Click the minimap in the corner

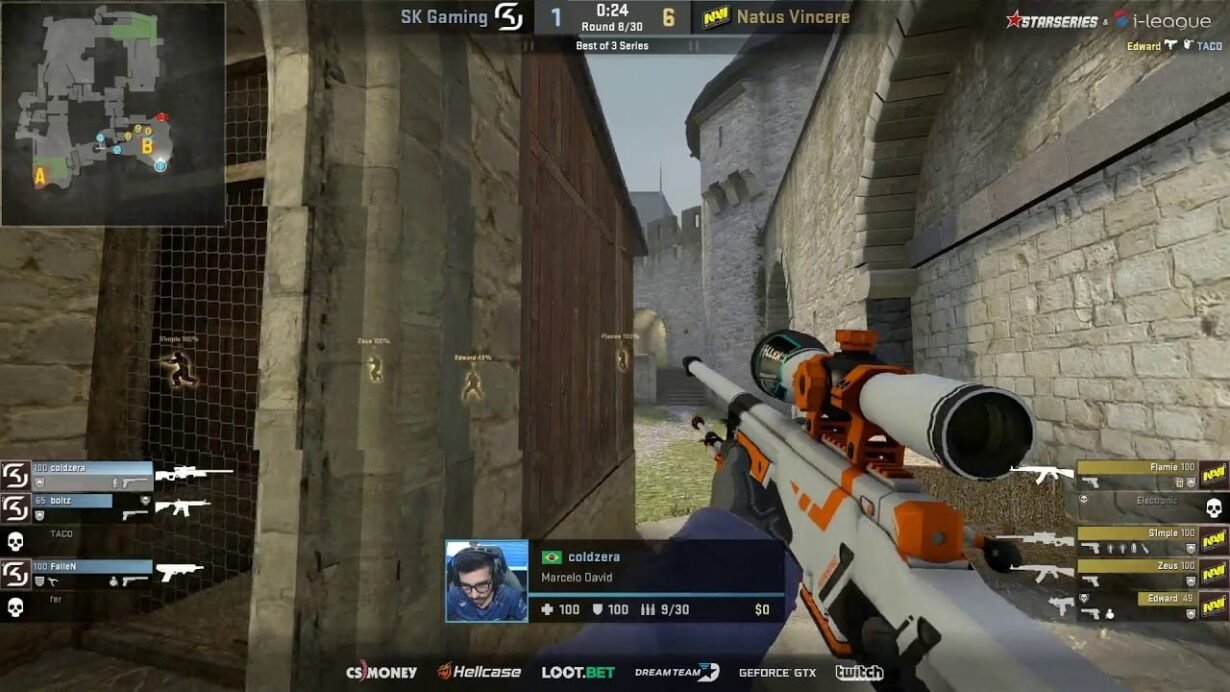(x=113, y=113)
